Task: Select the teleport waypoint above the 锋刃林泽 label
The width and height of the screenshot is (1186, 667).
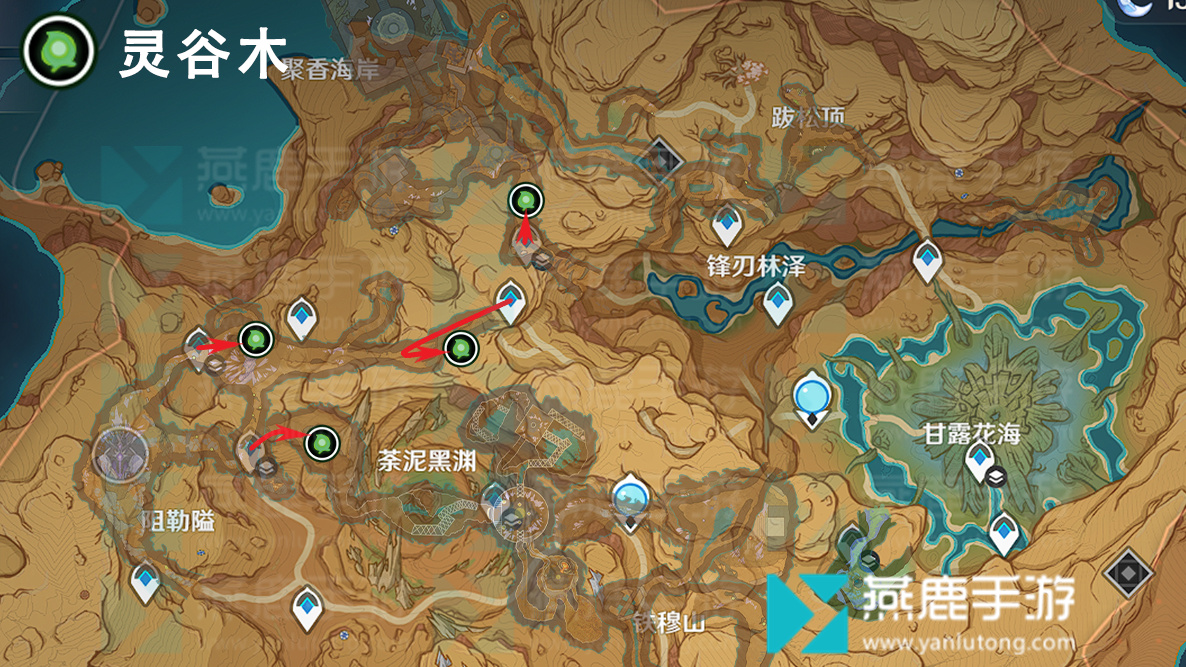Action: tap(726, 226)
